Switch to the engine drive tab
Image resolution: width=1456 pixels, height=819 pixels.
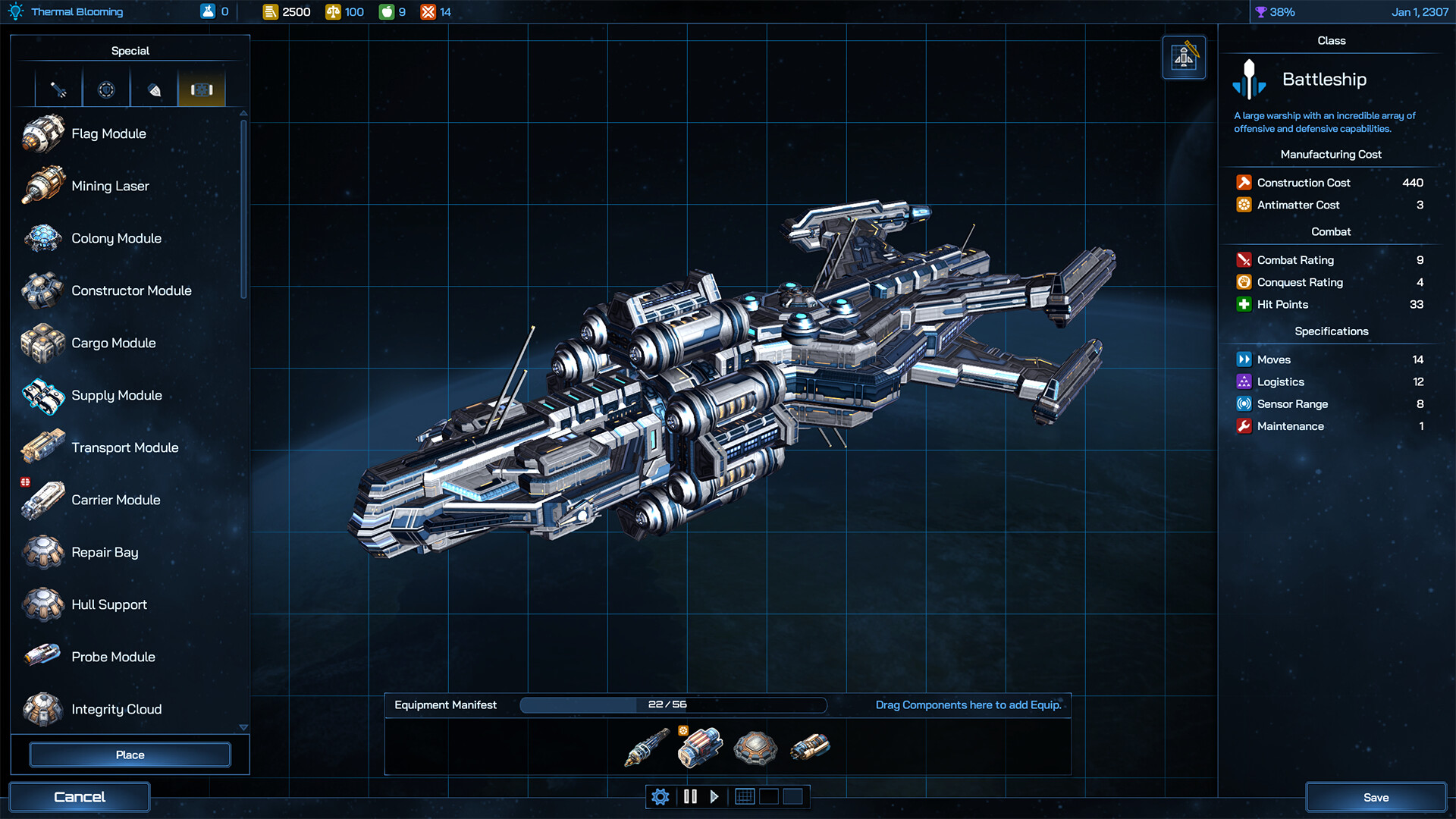tap(154, 90)
